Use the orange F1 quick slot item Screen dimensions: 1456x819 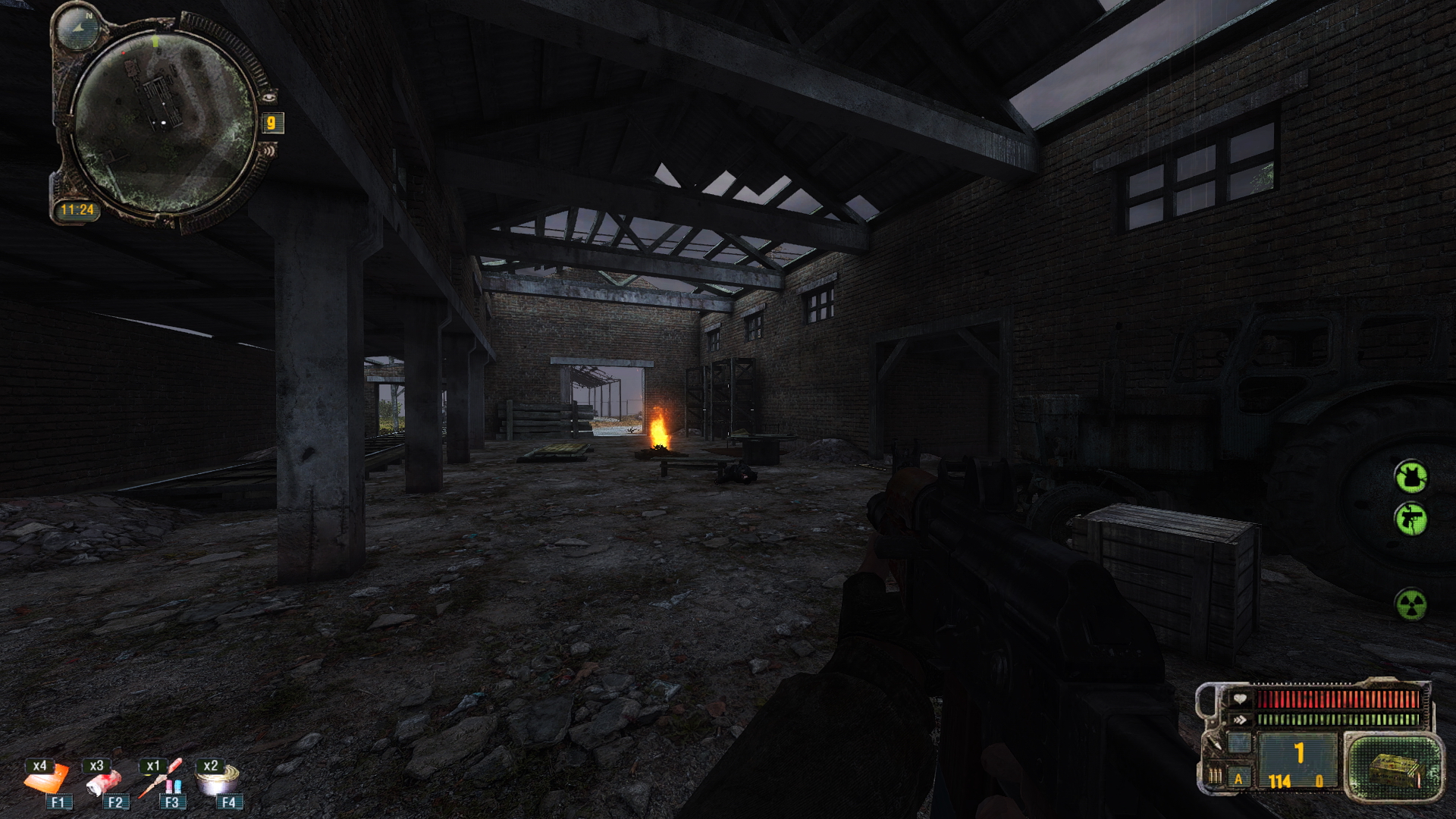pyautogui.click(x=46, y=778)
